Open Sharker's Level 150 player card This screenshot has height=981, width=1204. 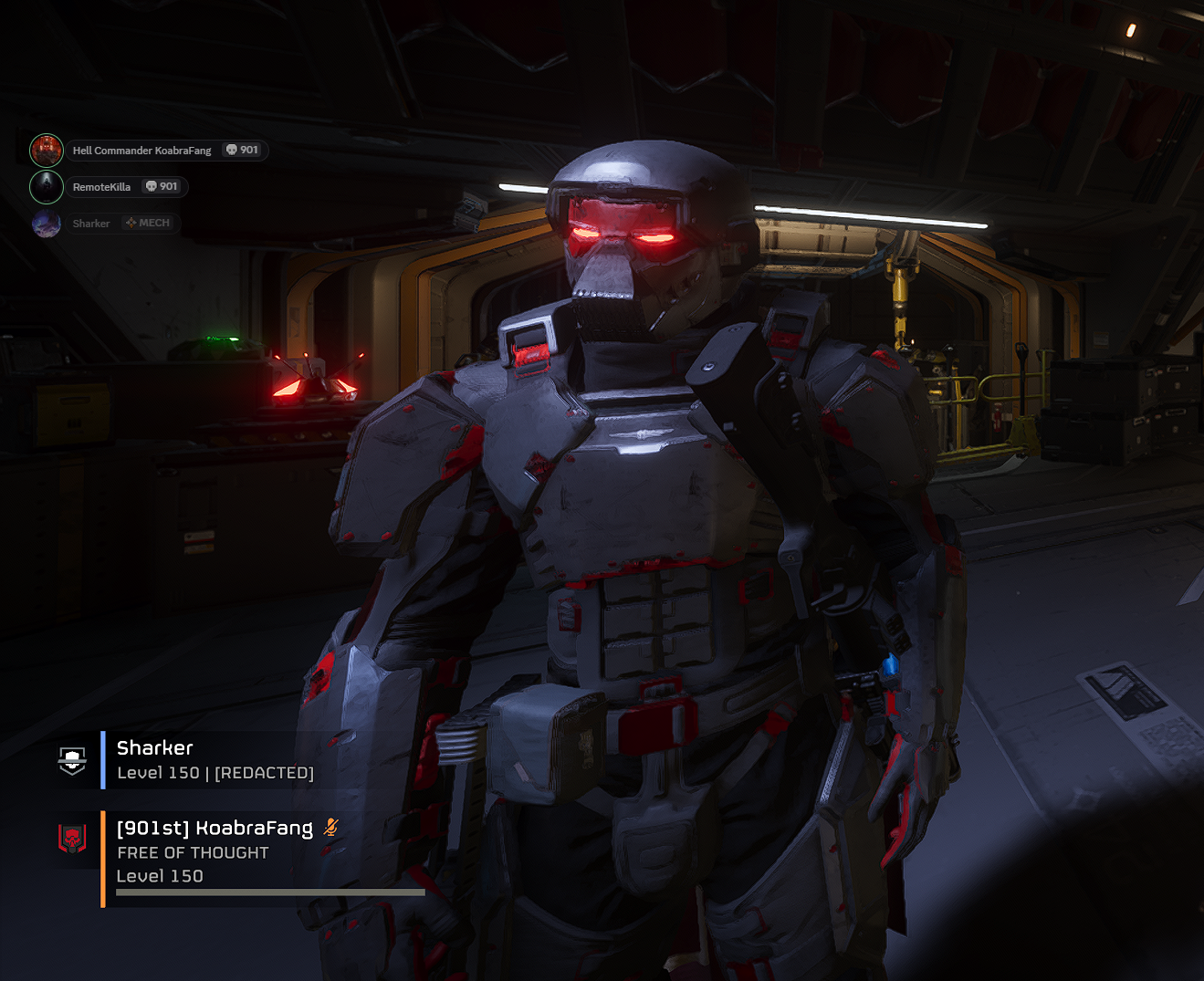[x=215, y=760]
